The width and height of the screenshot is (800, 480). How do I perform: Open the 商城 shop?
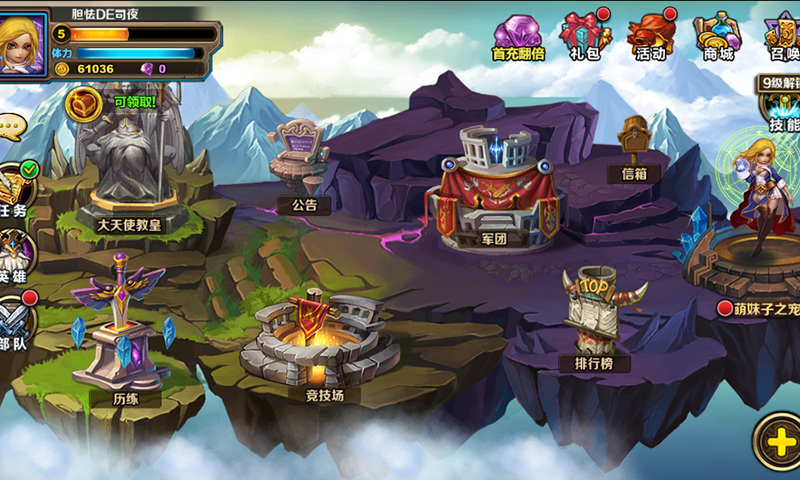(x=718, y=38)
